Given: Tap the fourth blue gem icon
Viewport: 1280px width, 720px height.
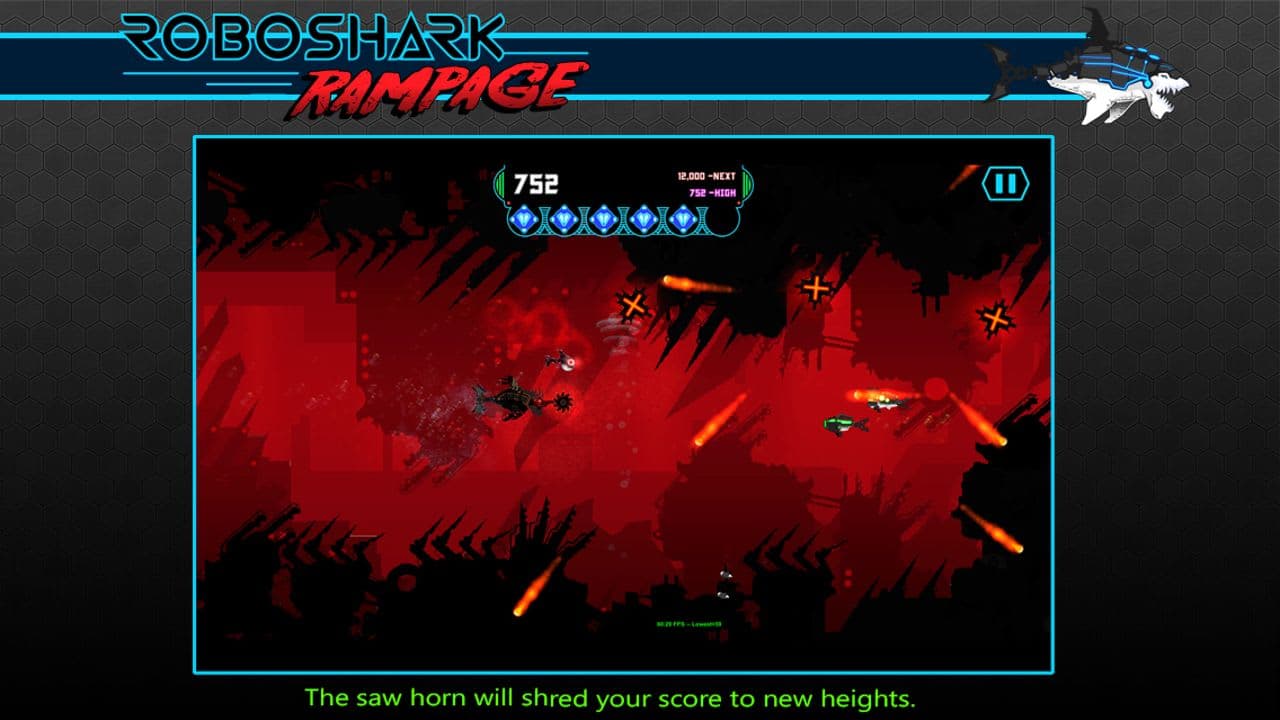Looking at the screenshot, I should point(644,218).
